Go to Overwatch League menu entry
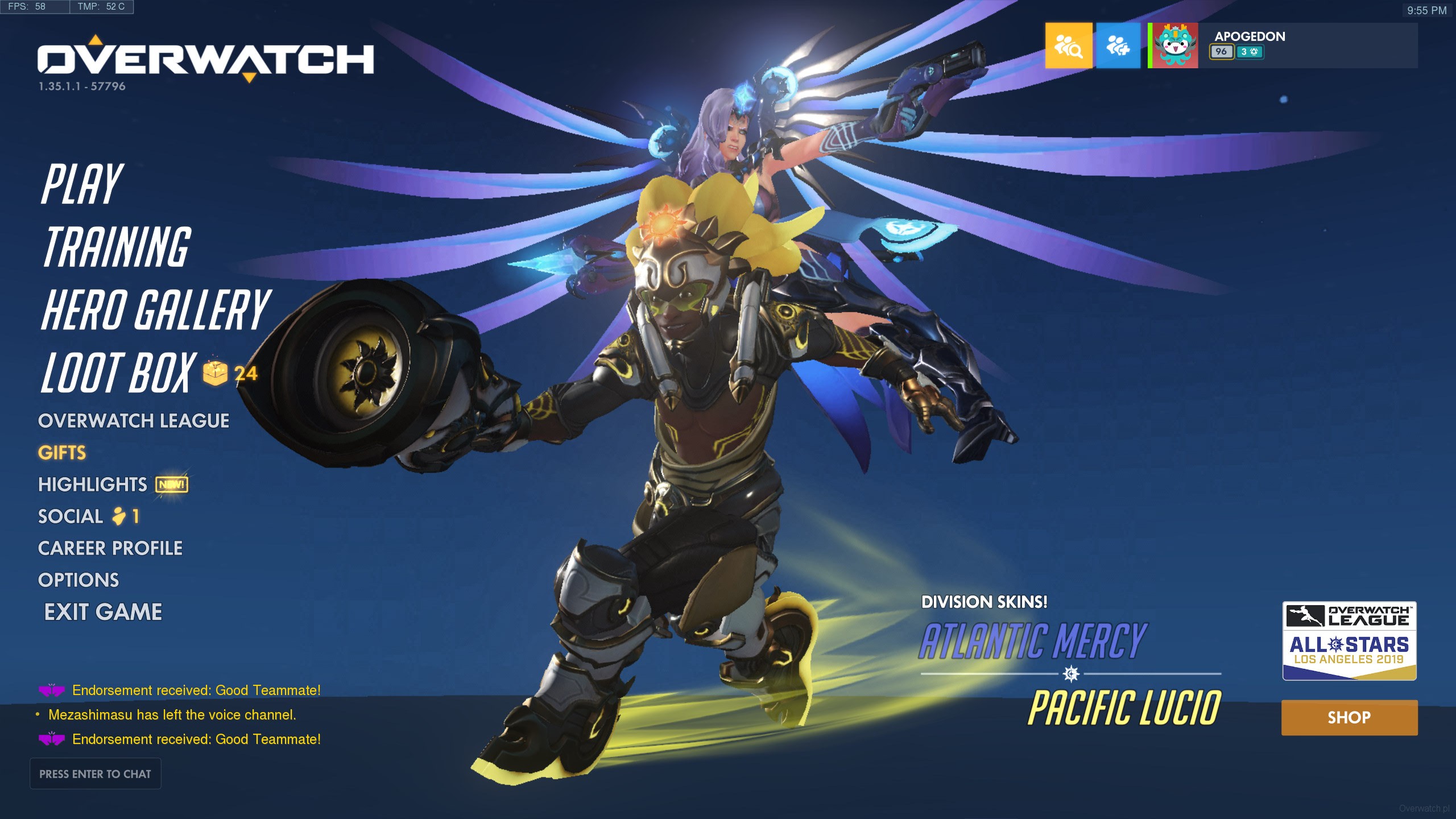 134,421
